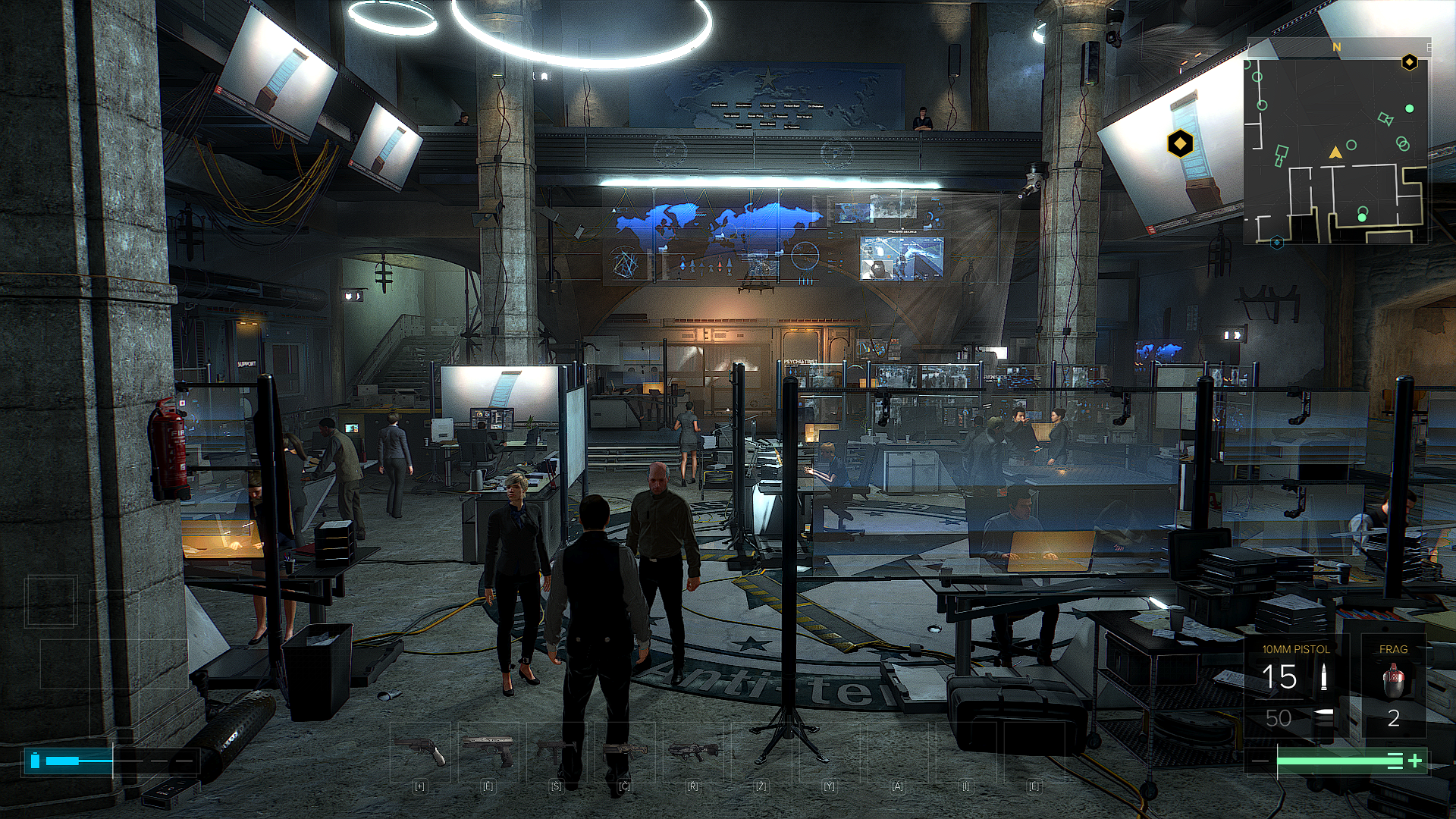Click the yellow player arrow on the minimap
Image resolution: width=1456 pixels, height=819 pixels.
(x=1335, y=152)
